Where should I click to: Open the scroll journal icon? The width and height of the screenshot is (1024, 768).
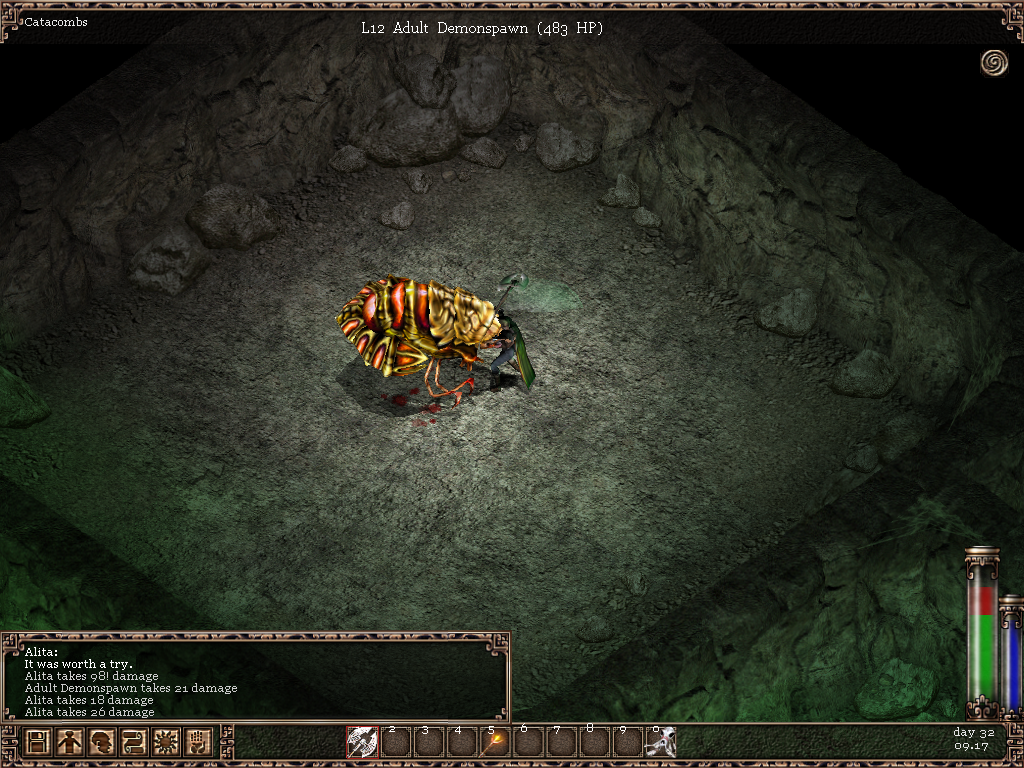133,742
